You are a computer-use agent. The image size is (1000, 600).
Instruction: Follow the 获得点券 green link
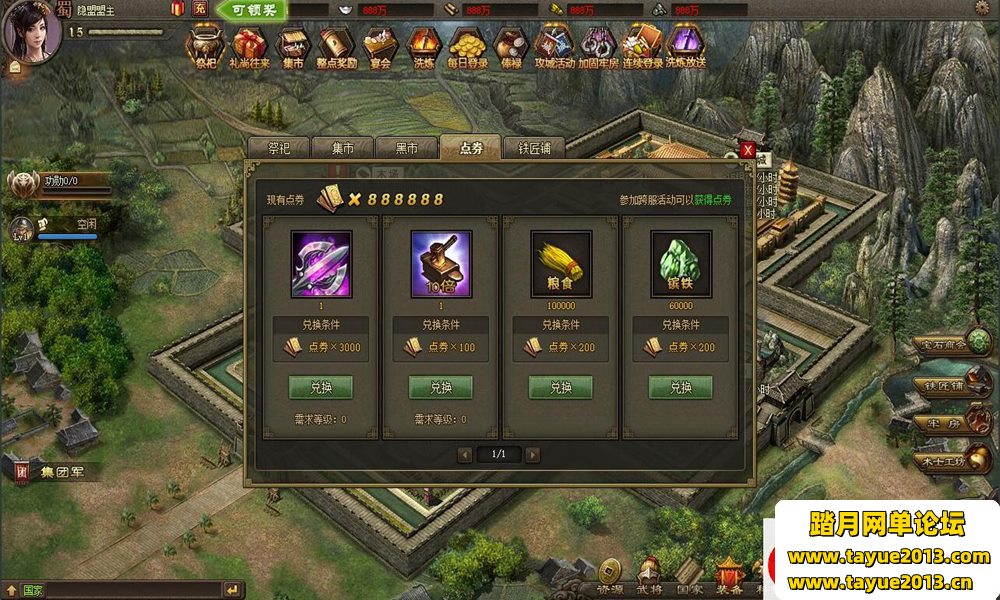point(713,200)
